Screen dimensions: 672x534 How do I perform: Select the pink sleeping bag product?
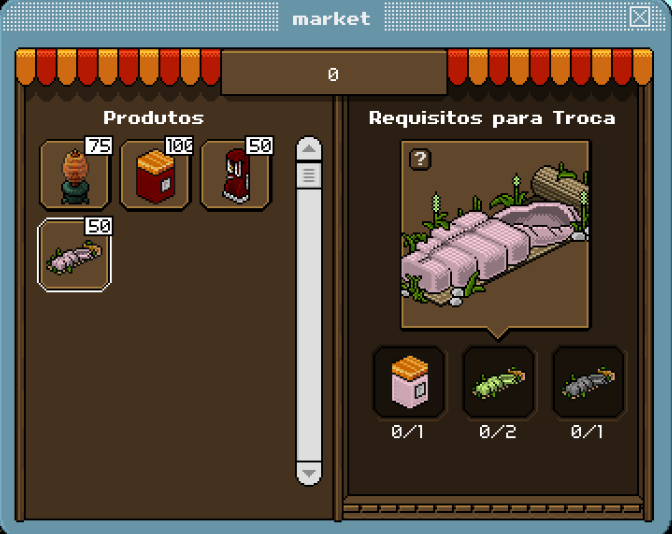tap(75, 256)
